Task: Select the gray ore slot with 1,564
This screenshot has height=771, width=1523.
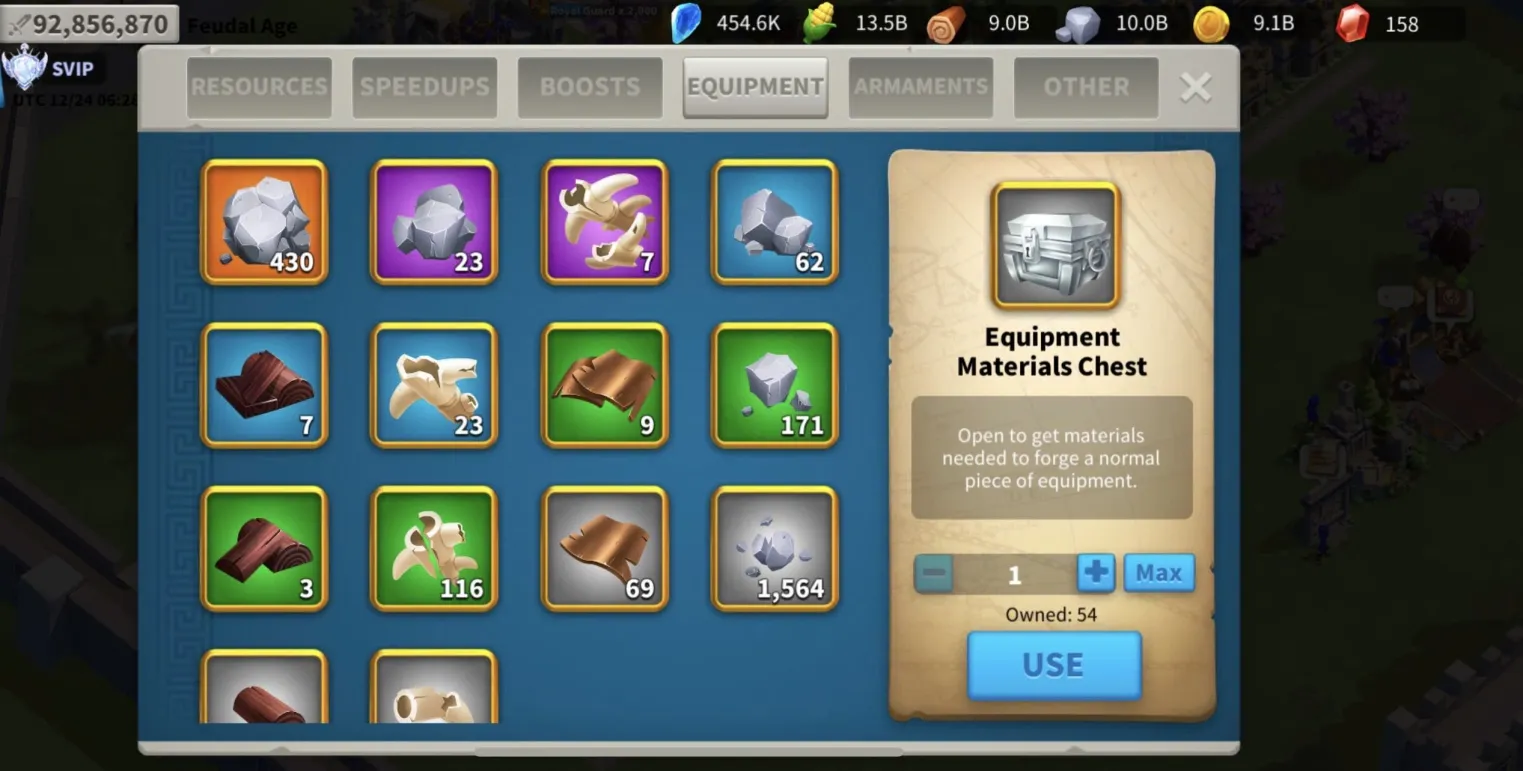Action: (x=775, y=548)
